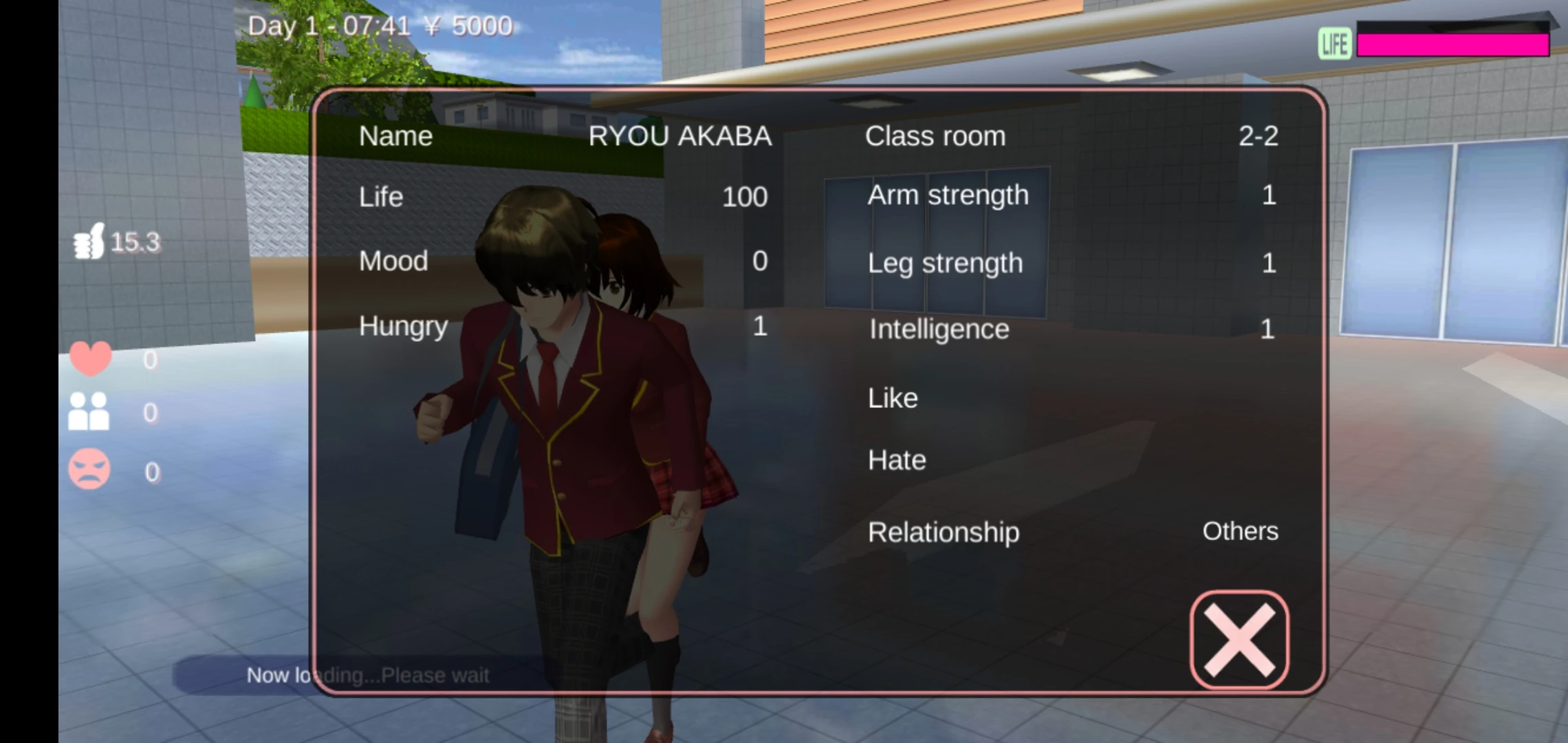
Task: Open the Class room 2-2 field
Action: coord(935,136)
